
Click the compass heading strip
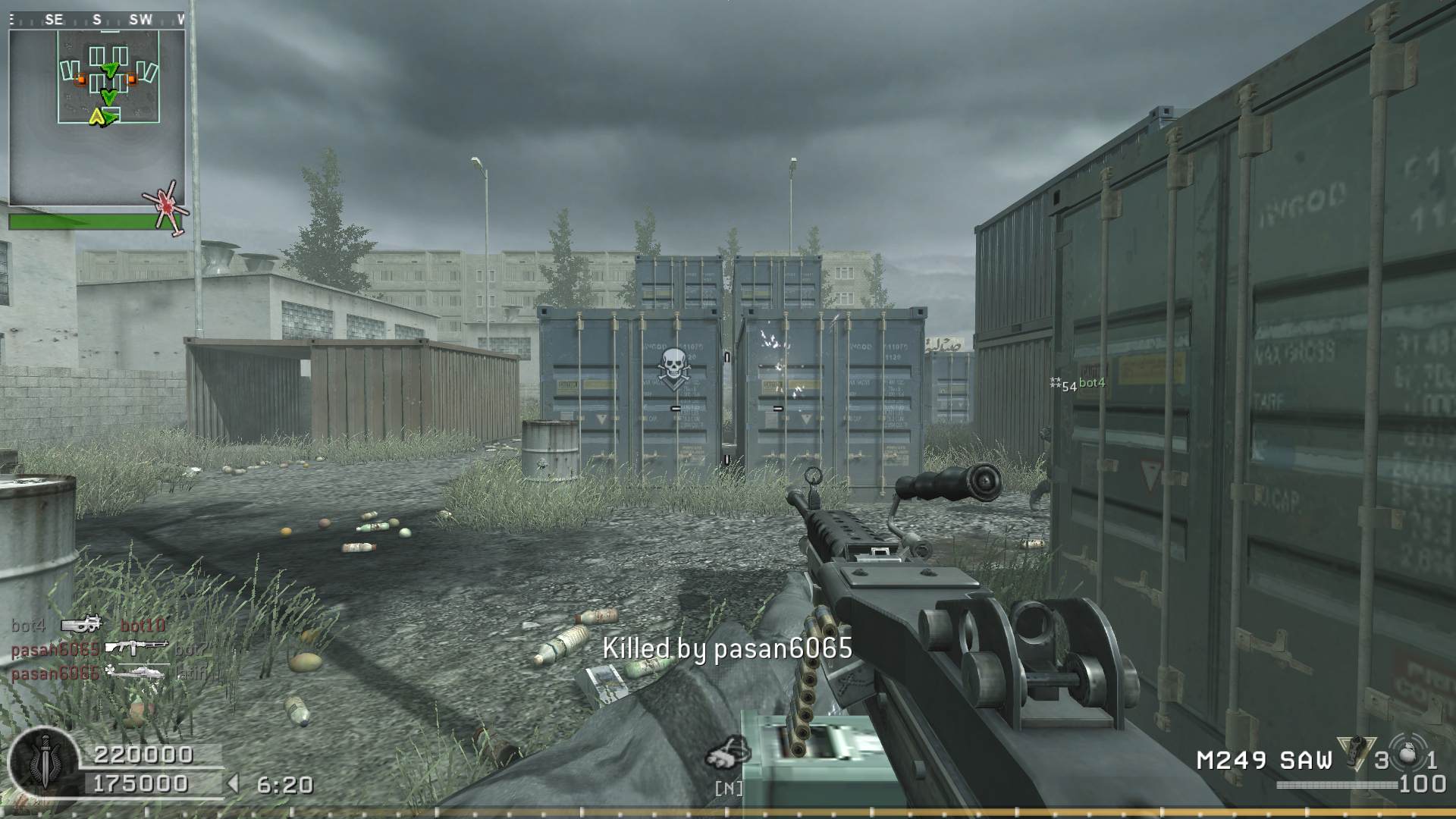click(97, 20)
